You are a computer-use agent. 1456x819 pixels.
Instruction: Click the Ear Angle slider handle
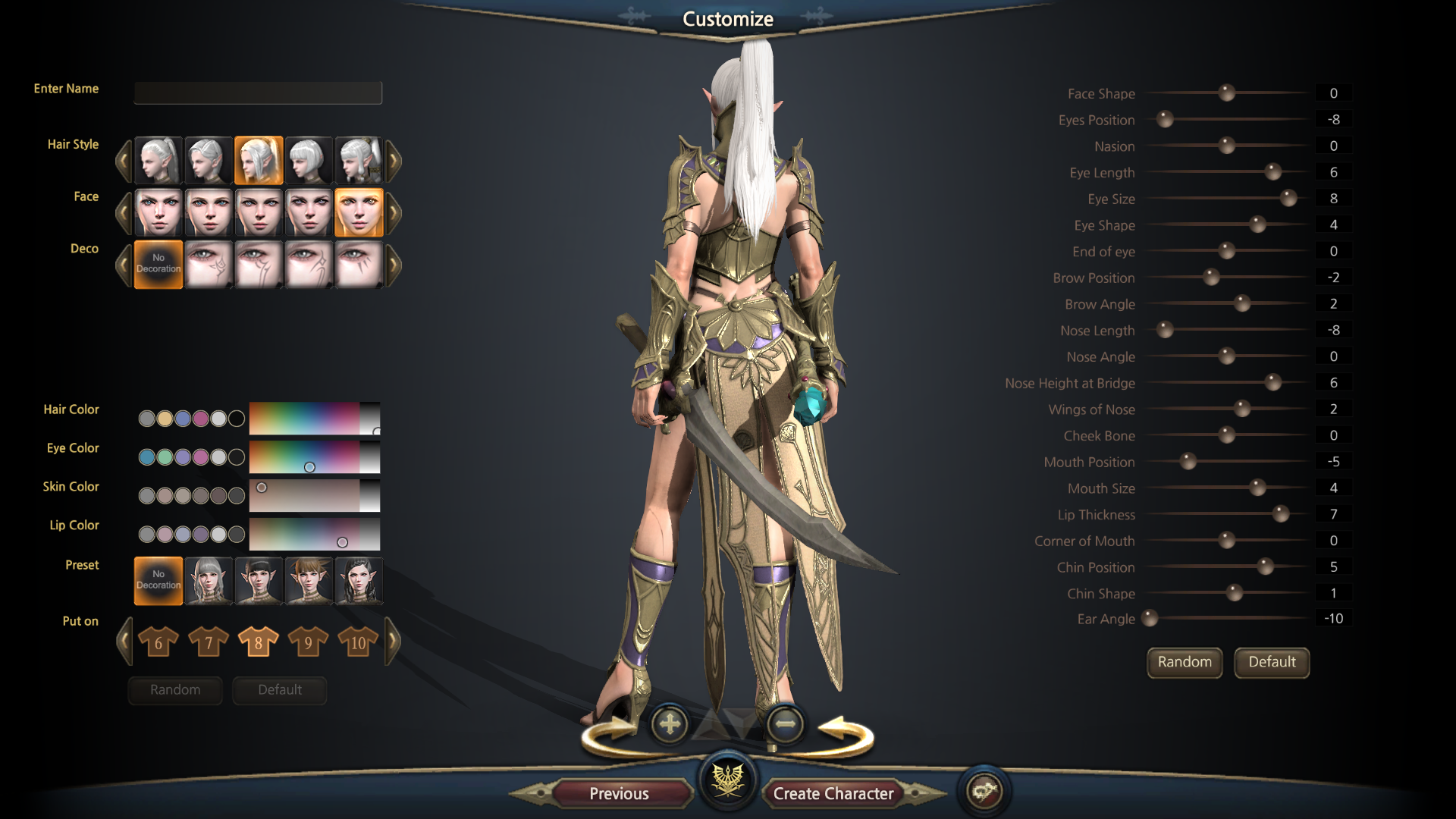(1150, 618)
